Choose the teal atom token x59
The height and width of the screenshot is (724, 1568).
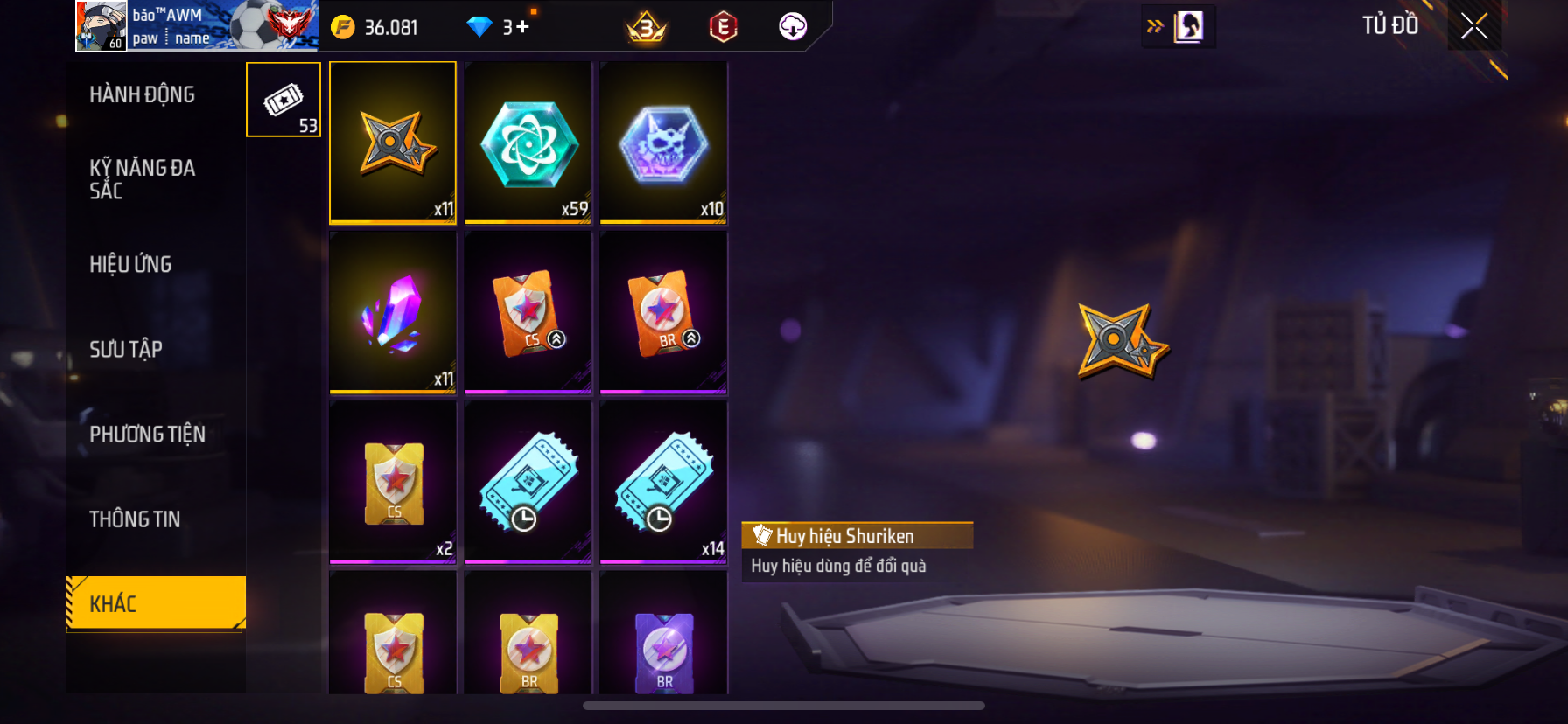pyautogui.click(x=528, y=143)
